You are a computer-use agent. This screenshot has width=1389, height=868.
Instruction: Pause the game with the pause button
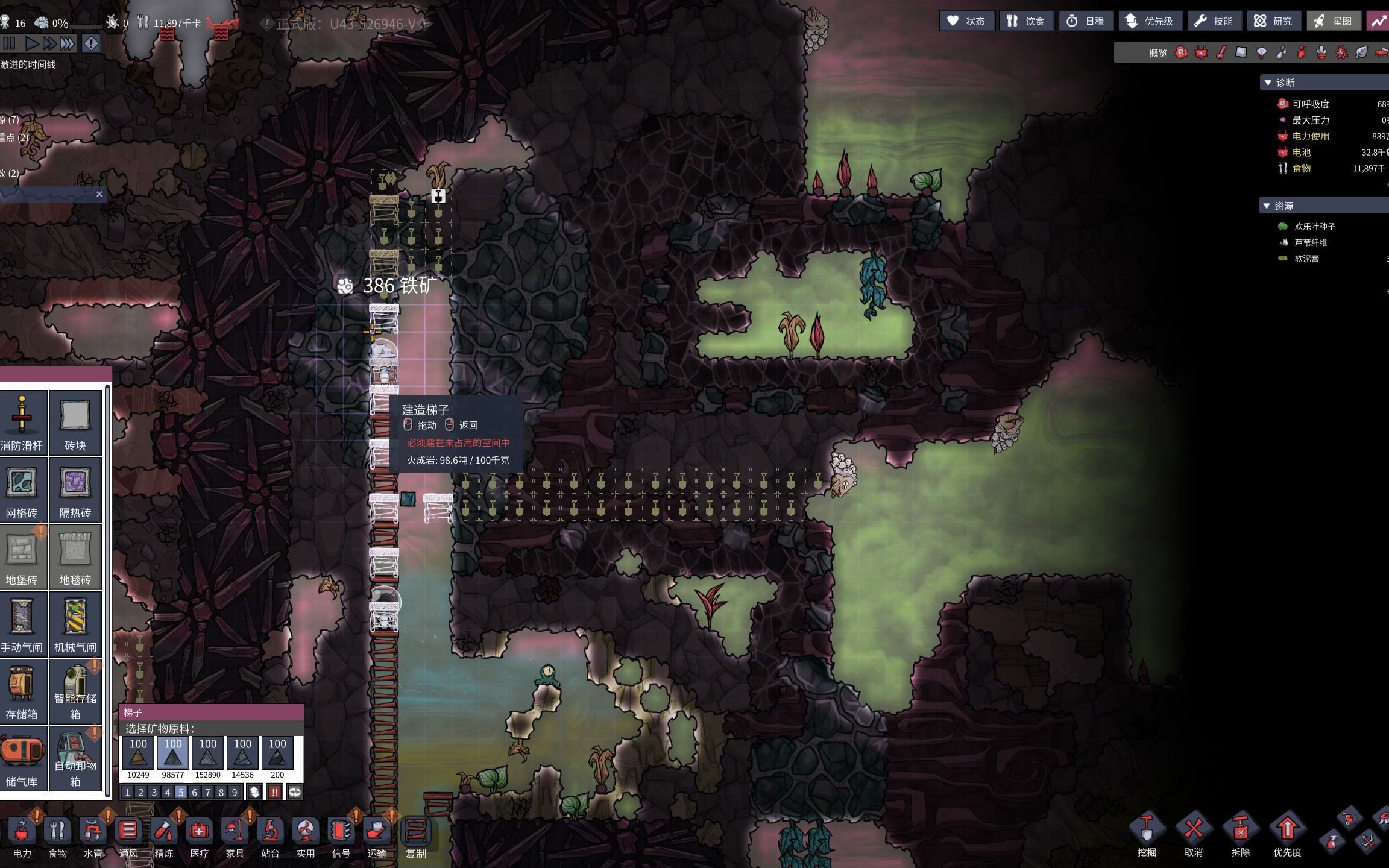point(9,43)
